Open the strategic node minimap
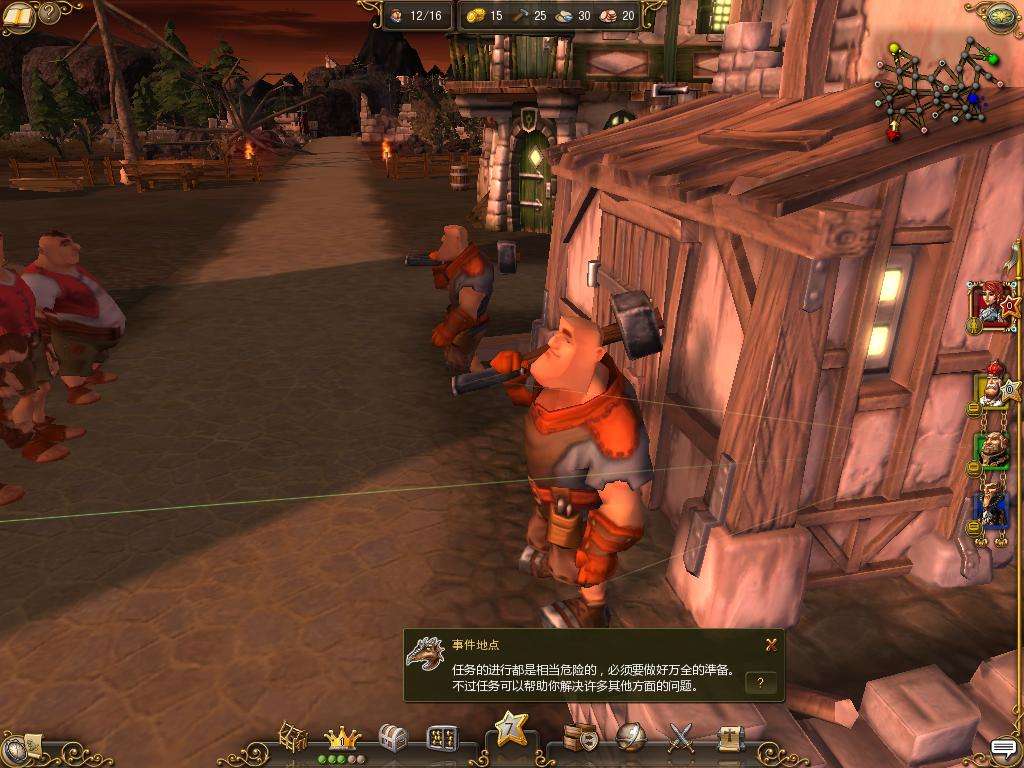Screen dimensions: 1024x768 coord(937,88)
